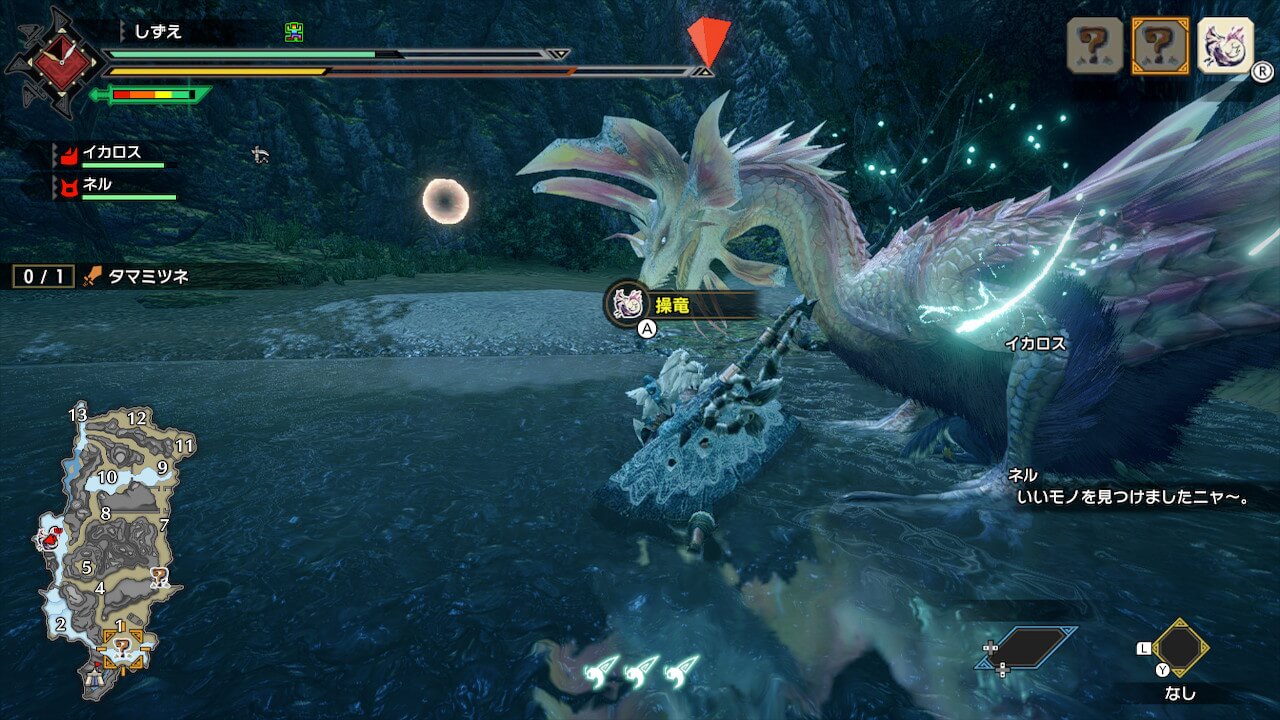The image size is (1280, 720).
Task: Click the Mizutsune monster icon
Action: [x=1225, y=46]
